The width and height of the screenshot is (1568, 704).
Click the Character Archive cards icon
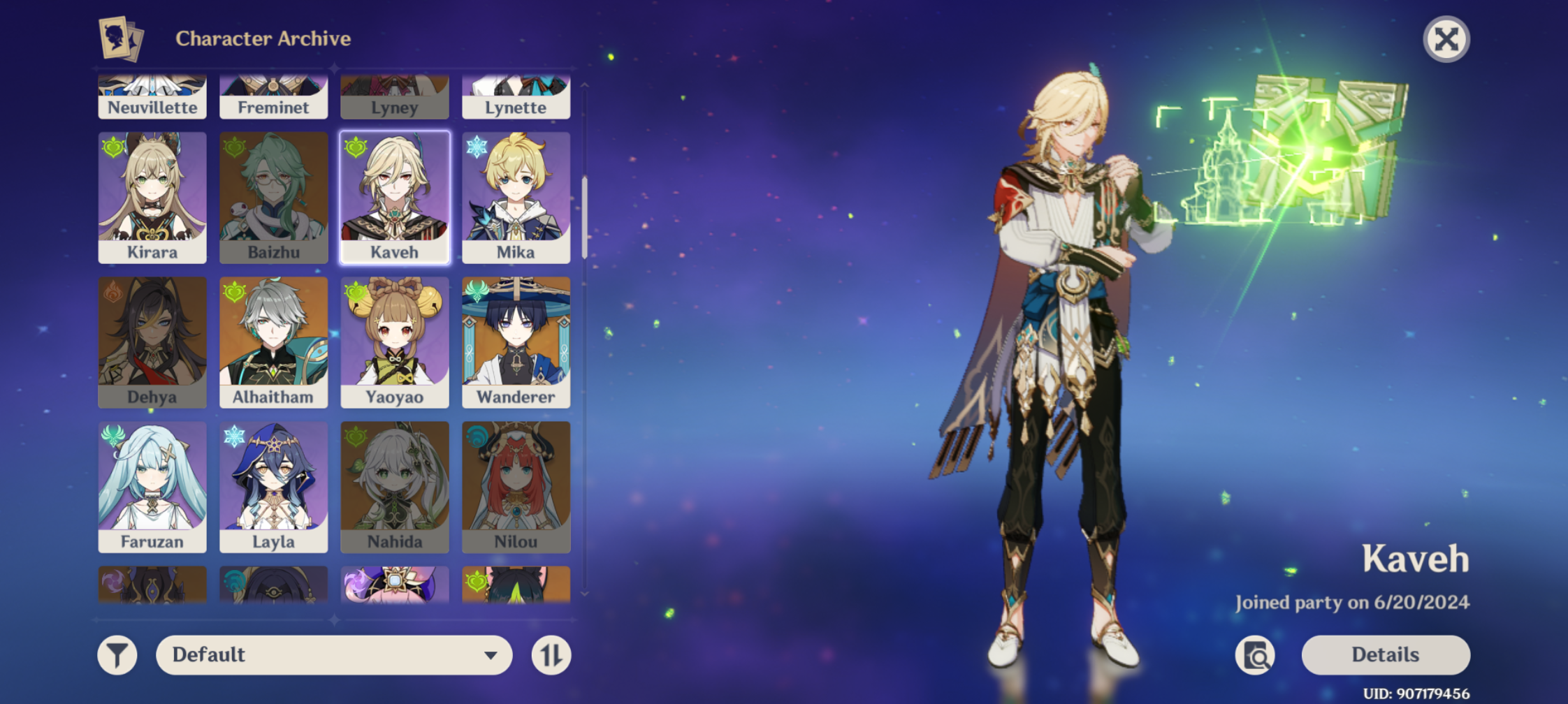click(120, 37)
